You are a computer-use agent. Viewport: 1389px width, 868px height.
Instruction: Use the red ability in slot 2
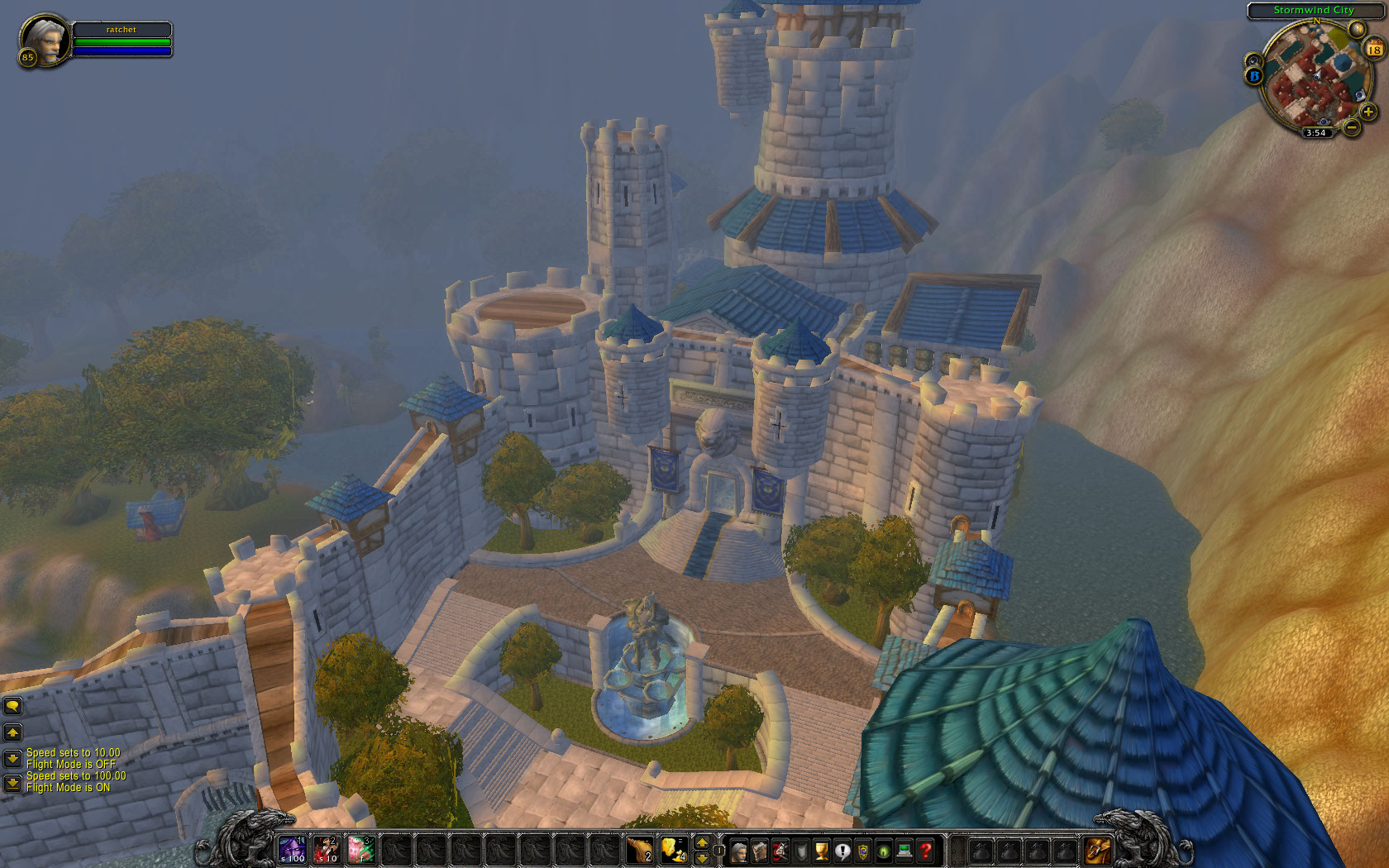click(327, 849)
